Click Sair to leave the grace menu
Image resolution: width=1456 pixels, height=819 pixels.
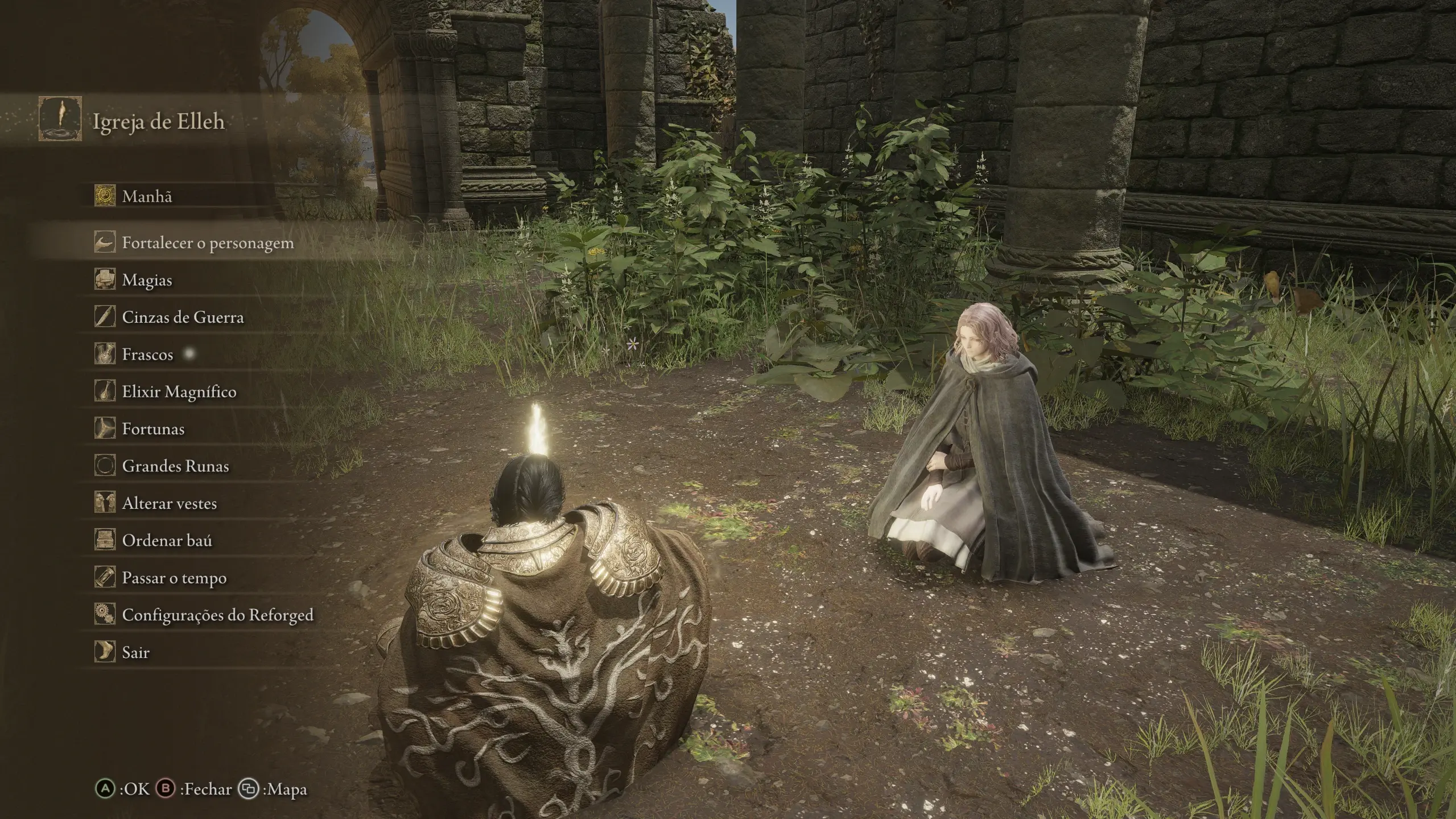coord(134,652)
